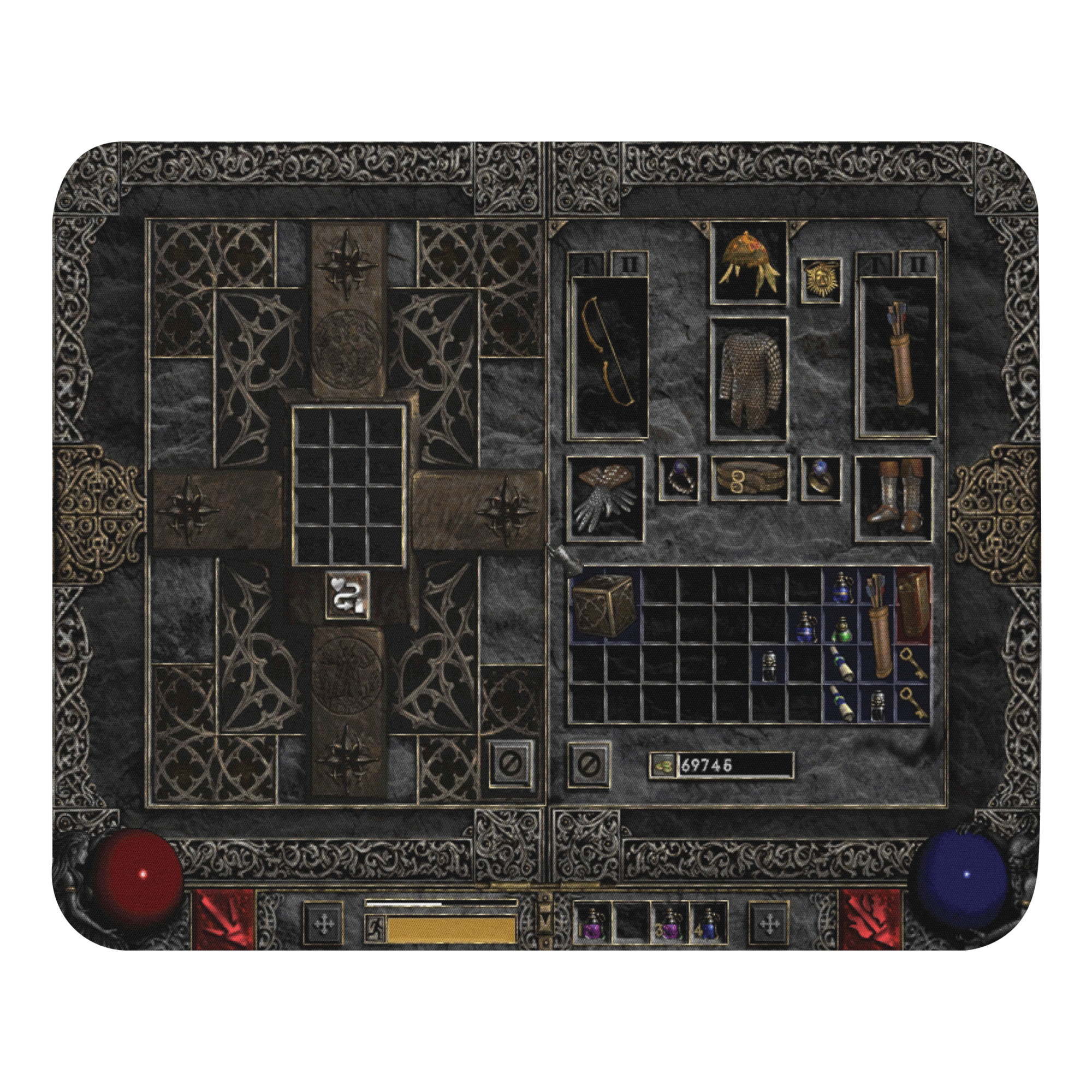
Task: Choose the chain mail body armor
Action: tap(749, 377)
